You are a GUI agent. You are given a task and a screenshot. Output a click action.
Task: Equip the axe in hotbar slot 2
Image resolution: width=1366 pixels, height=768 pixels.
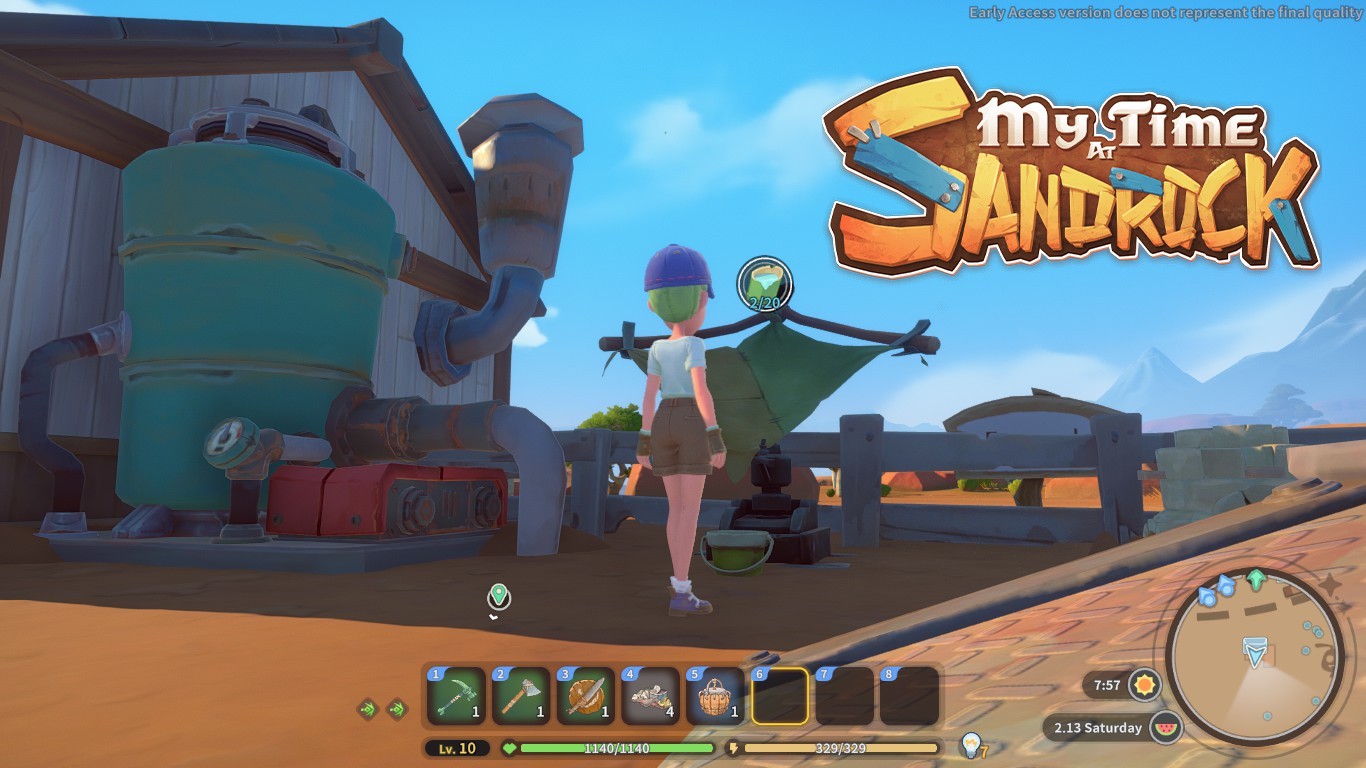coord(520,696)
